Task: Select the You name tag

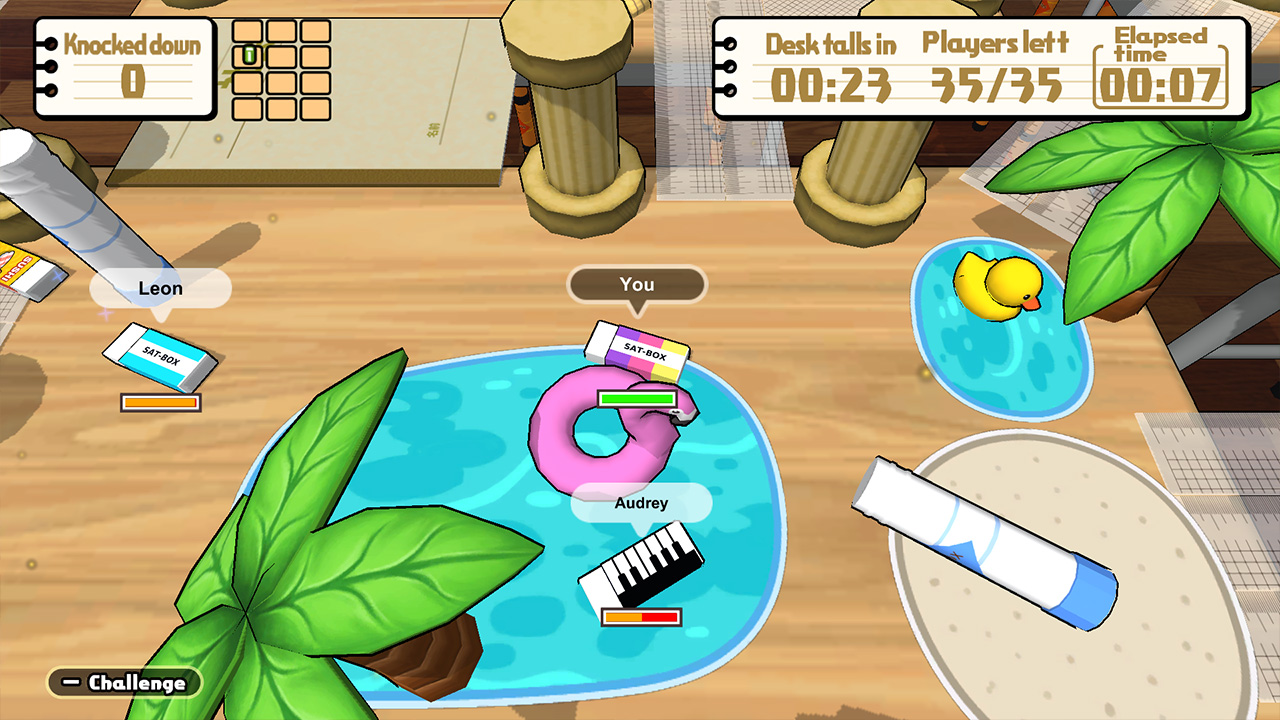Action: tap(637, 285)
